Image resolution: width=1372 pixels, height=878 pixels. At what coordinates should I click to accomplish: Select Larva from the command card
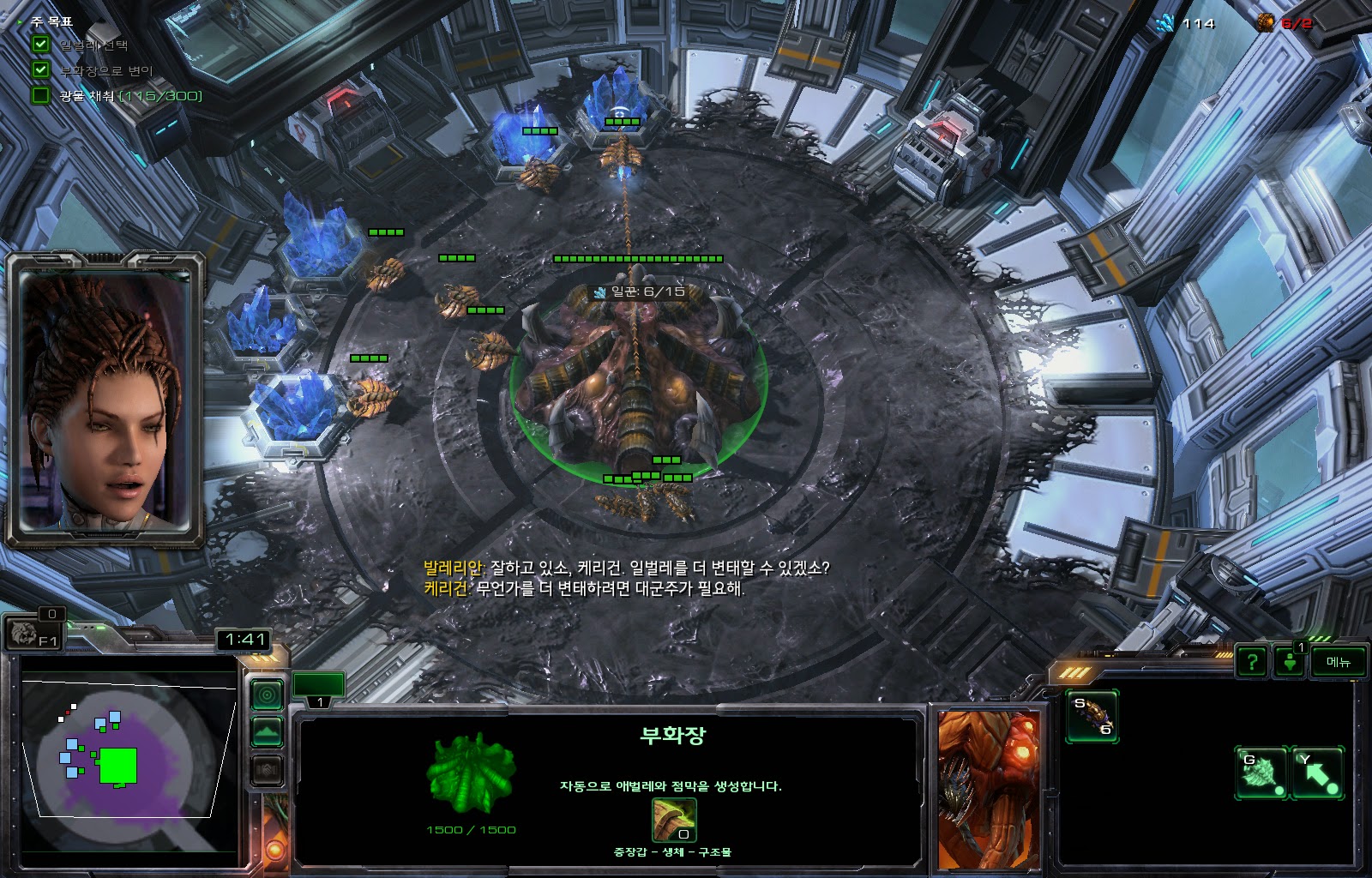point(1092,716)
